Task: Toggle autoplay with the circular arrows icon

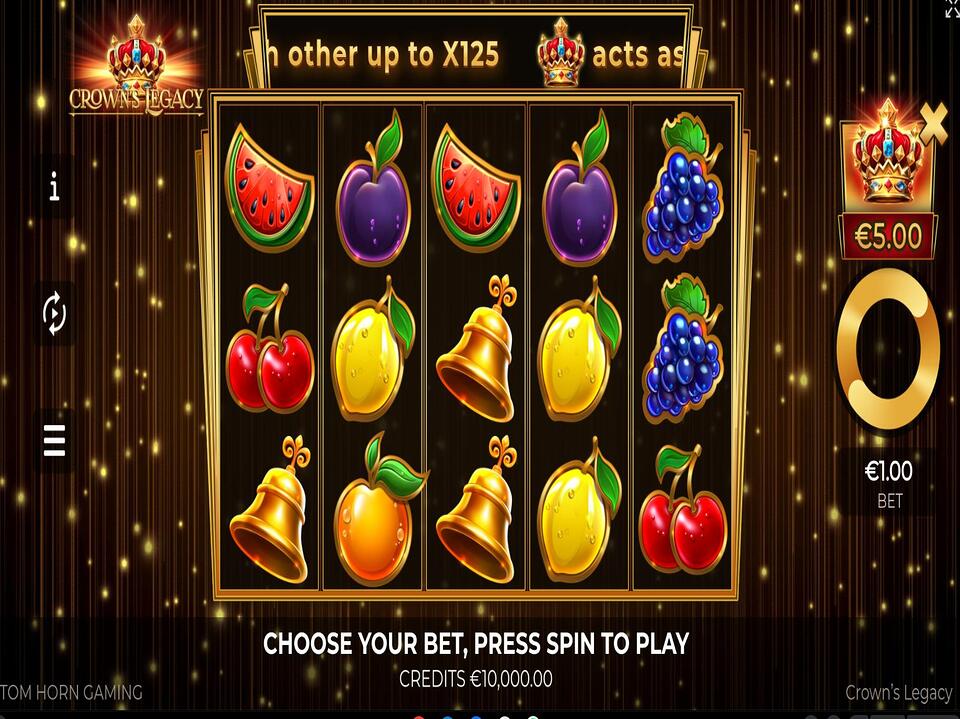Action: pos(54,314)
